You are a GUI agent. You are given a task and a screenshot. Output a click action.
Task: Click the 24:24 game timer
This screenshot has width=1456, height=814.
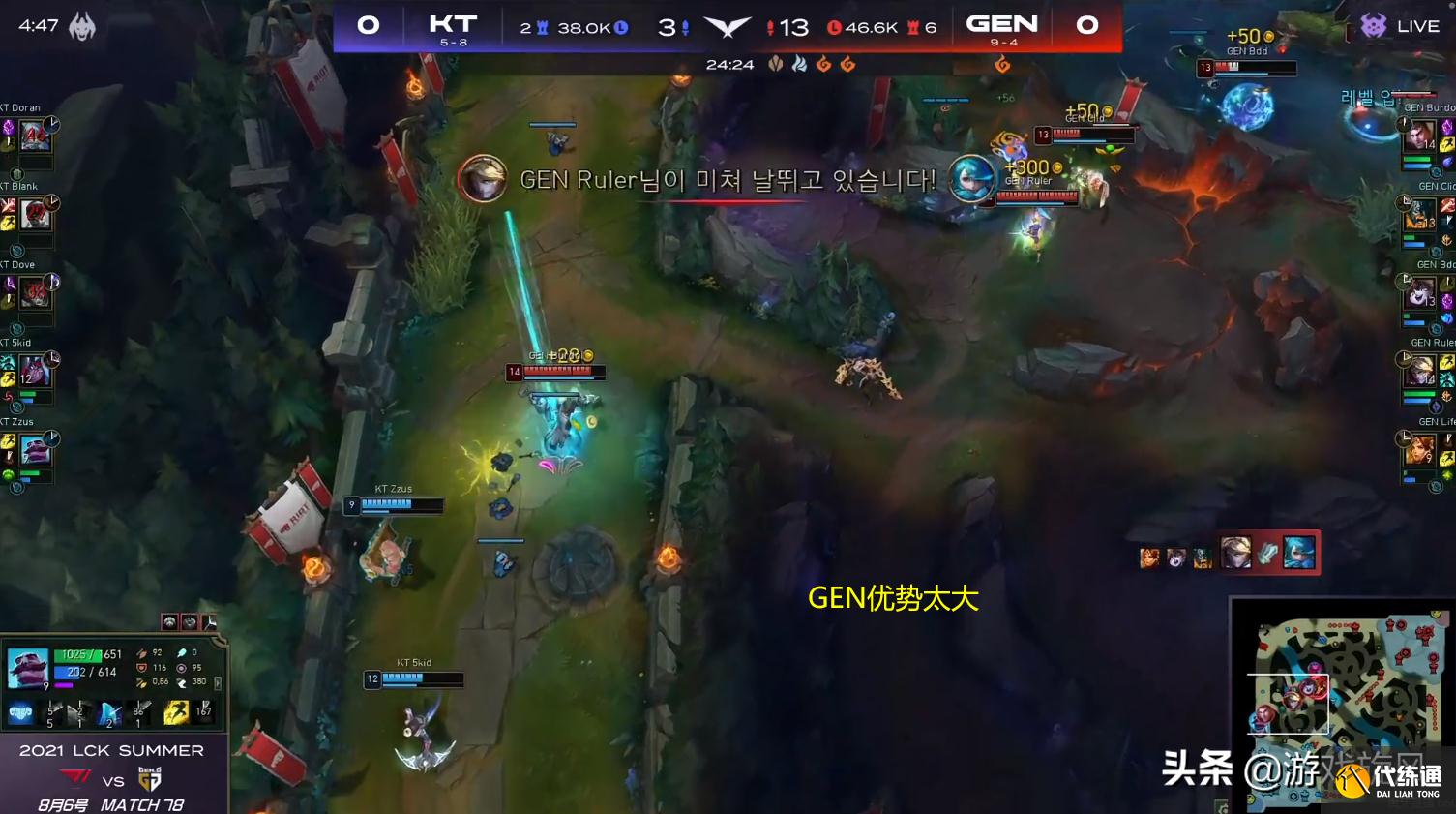tap(730, 65)
